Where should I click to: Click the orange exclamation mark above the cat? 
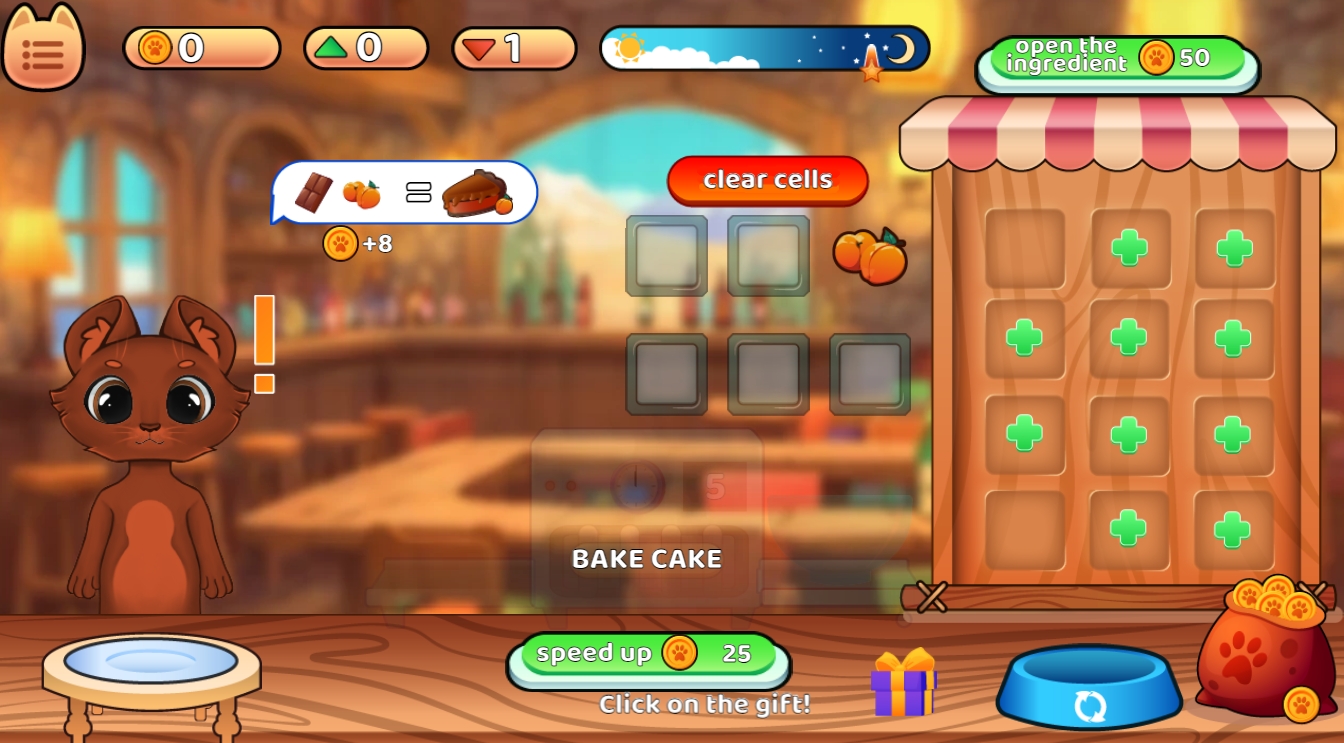(264, 340)
